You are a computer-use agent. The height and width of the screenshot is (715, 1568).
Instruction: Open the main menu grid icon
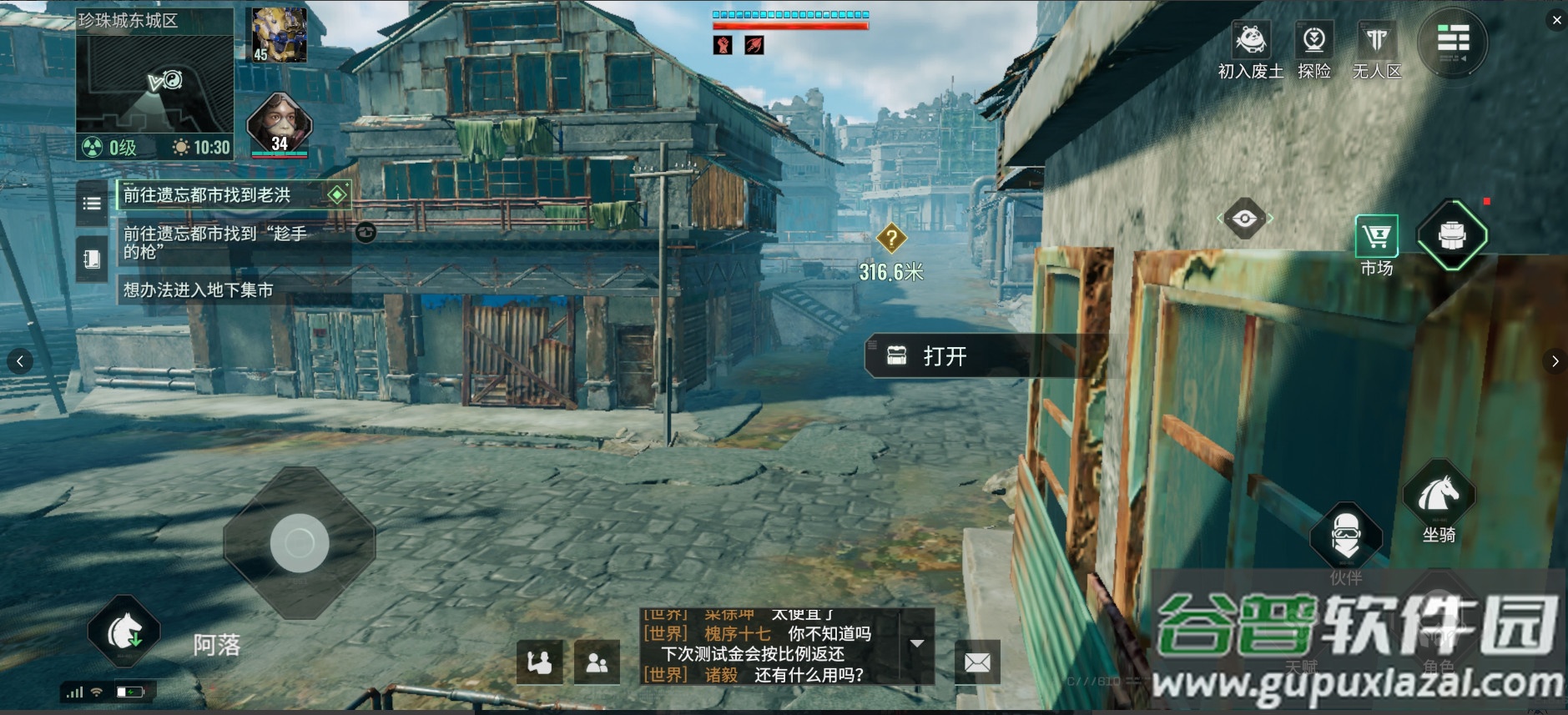coord(1452,41)
